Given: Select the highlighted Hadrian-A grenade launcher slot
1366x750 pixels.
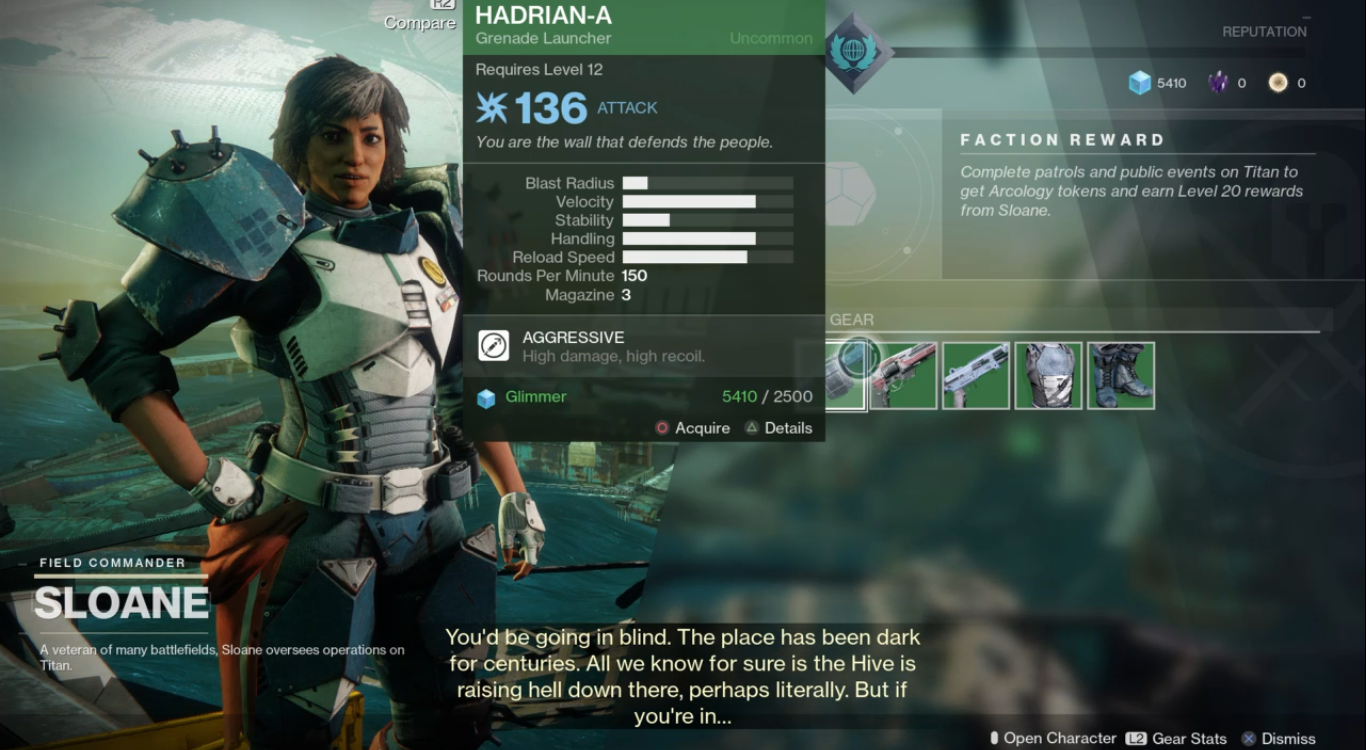Looking at the screenshot, I should 845,374.
